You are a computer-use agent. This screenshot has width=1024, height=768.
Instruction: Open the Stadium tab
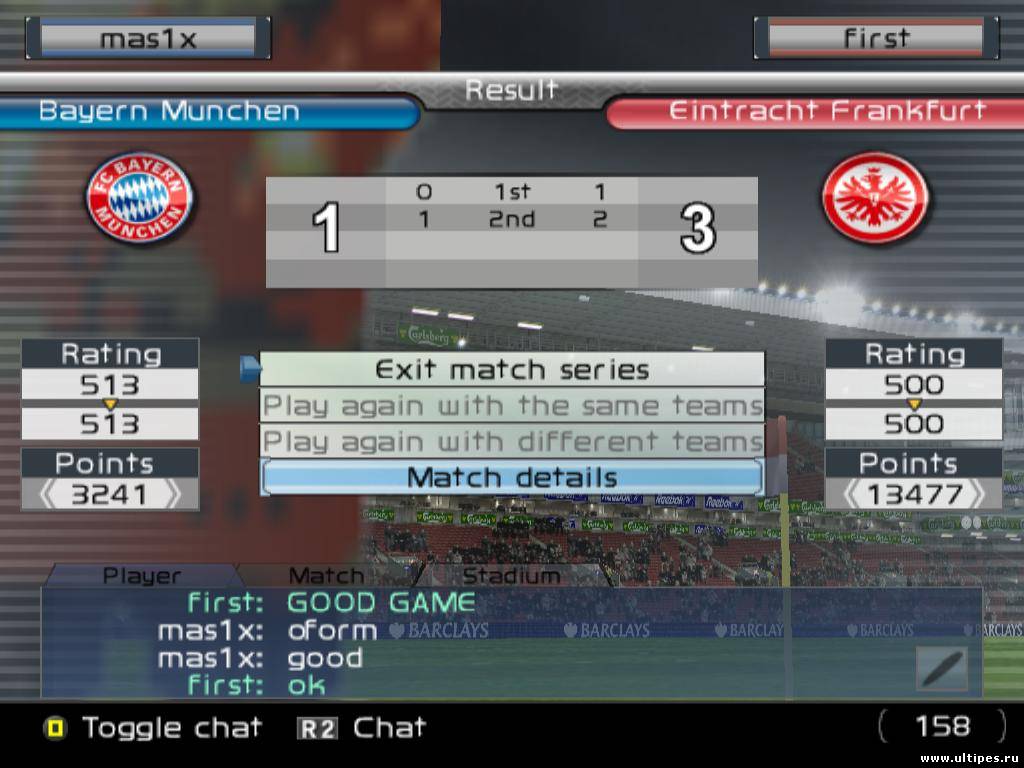tap(511, 576)
